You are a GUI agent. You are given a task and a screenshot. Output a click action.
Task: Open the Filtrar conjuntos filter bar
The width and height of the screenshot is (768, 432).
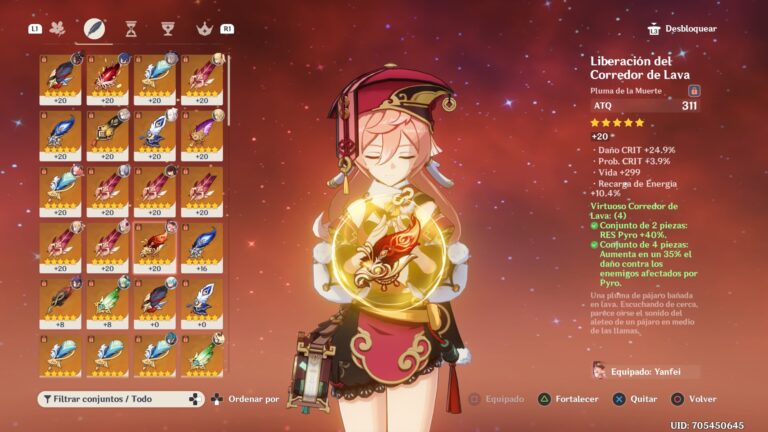(x=122, y=399)
